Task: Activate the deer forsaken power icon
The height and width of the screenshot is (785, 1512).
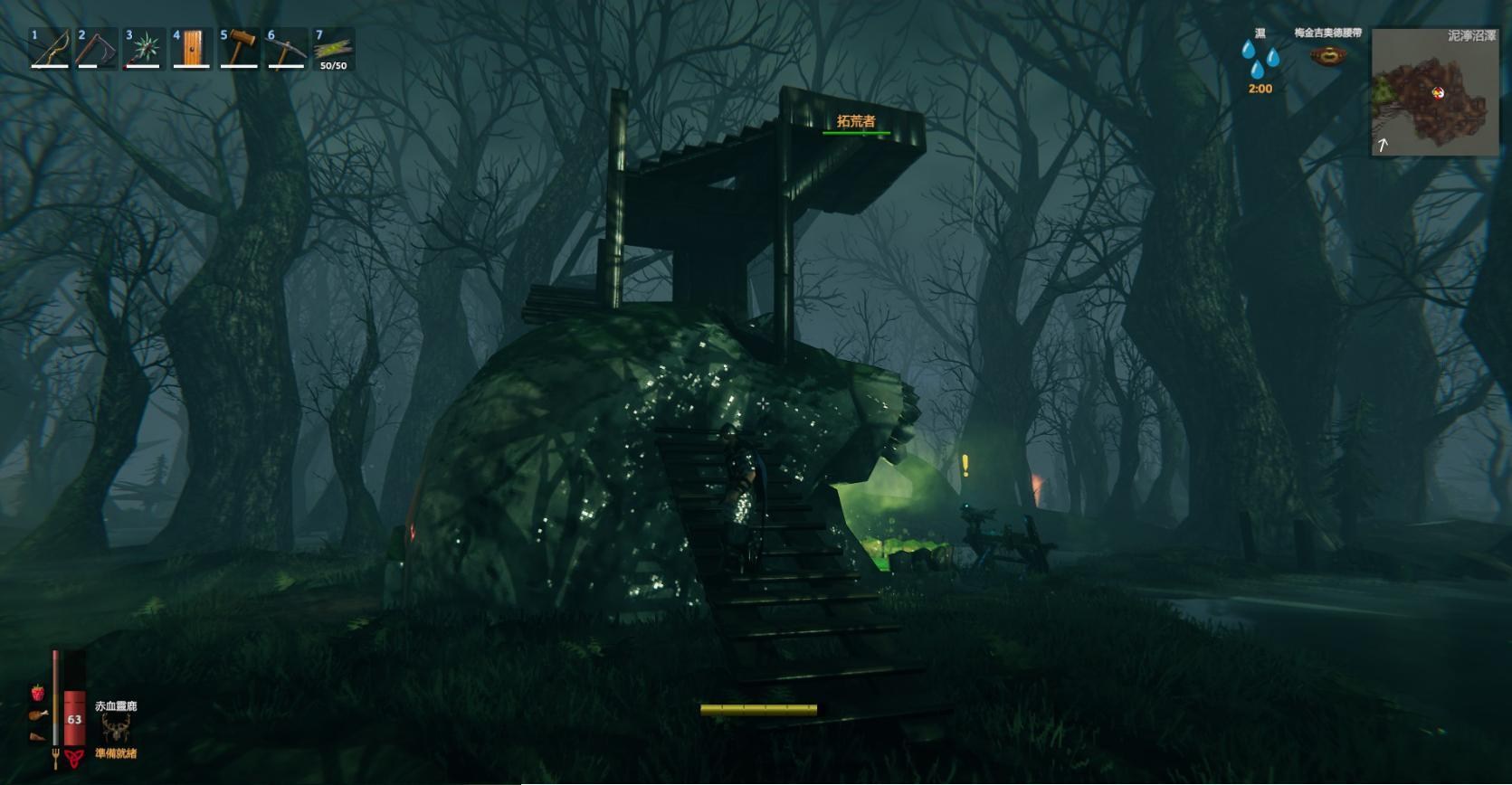Action: [116, 728]
